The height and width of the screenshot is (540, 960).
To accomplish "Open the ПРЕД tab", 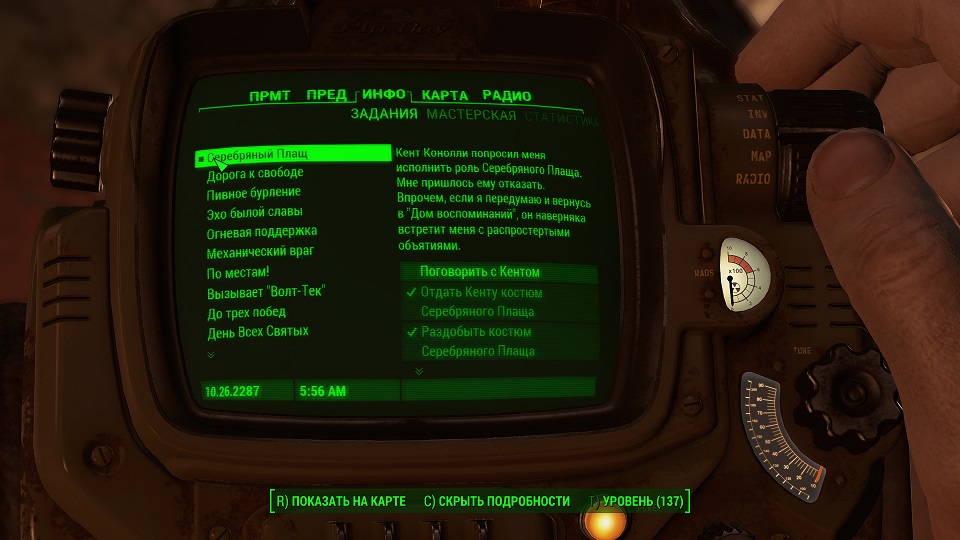I will [326, 96].
